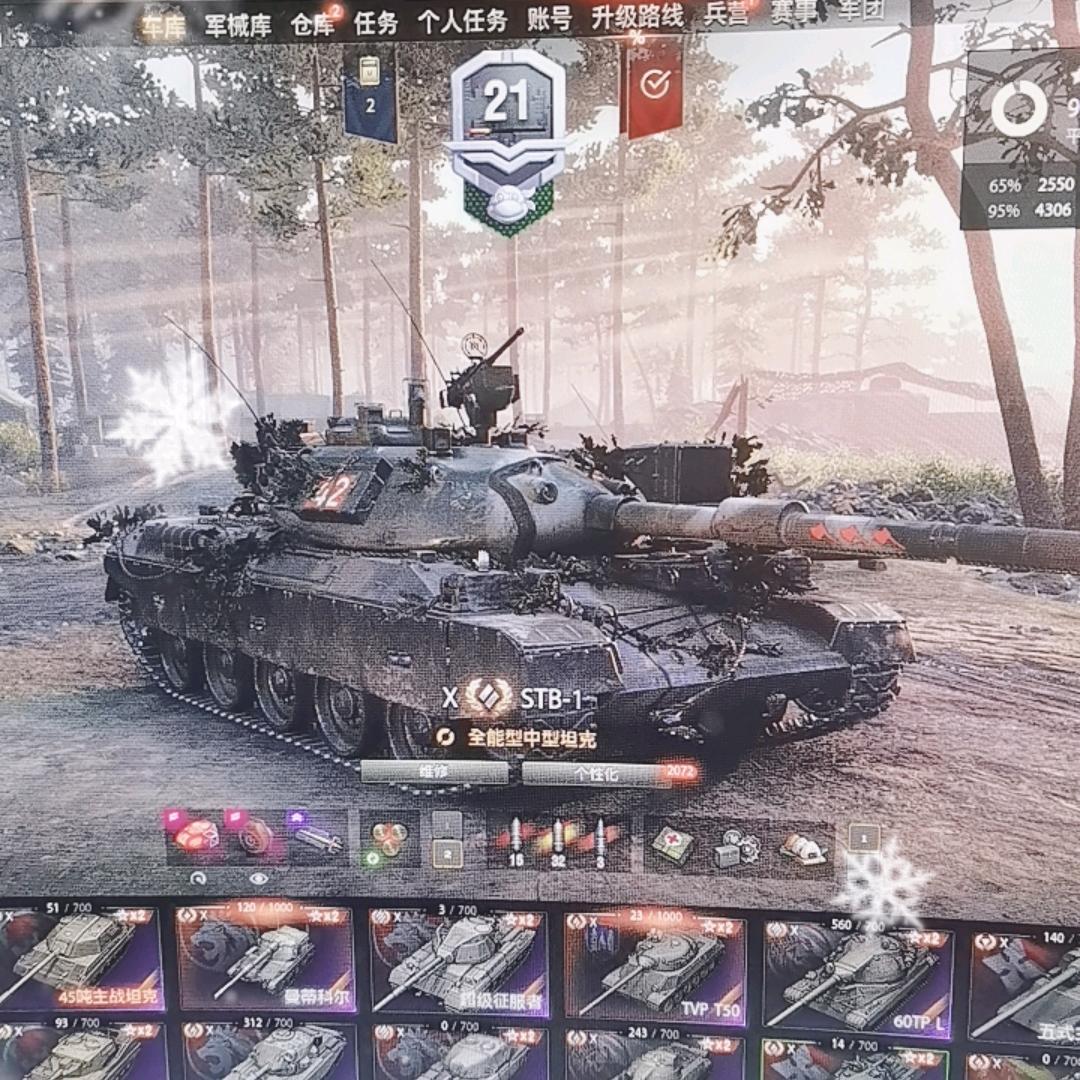Select the shell slot holding 32 rounds

click(557, 845)
